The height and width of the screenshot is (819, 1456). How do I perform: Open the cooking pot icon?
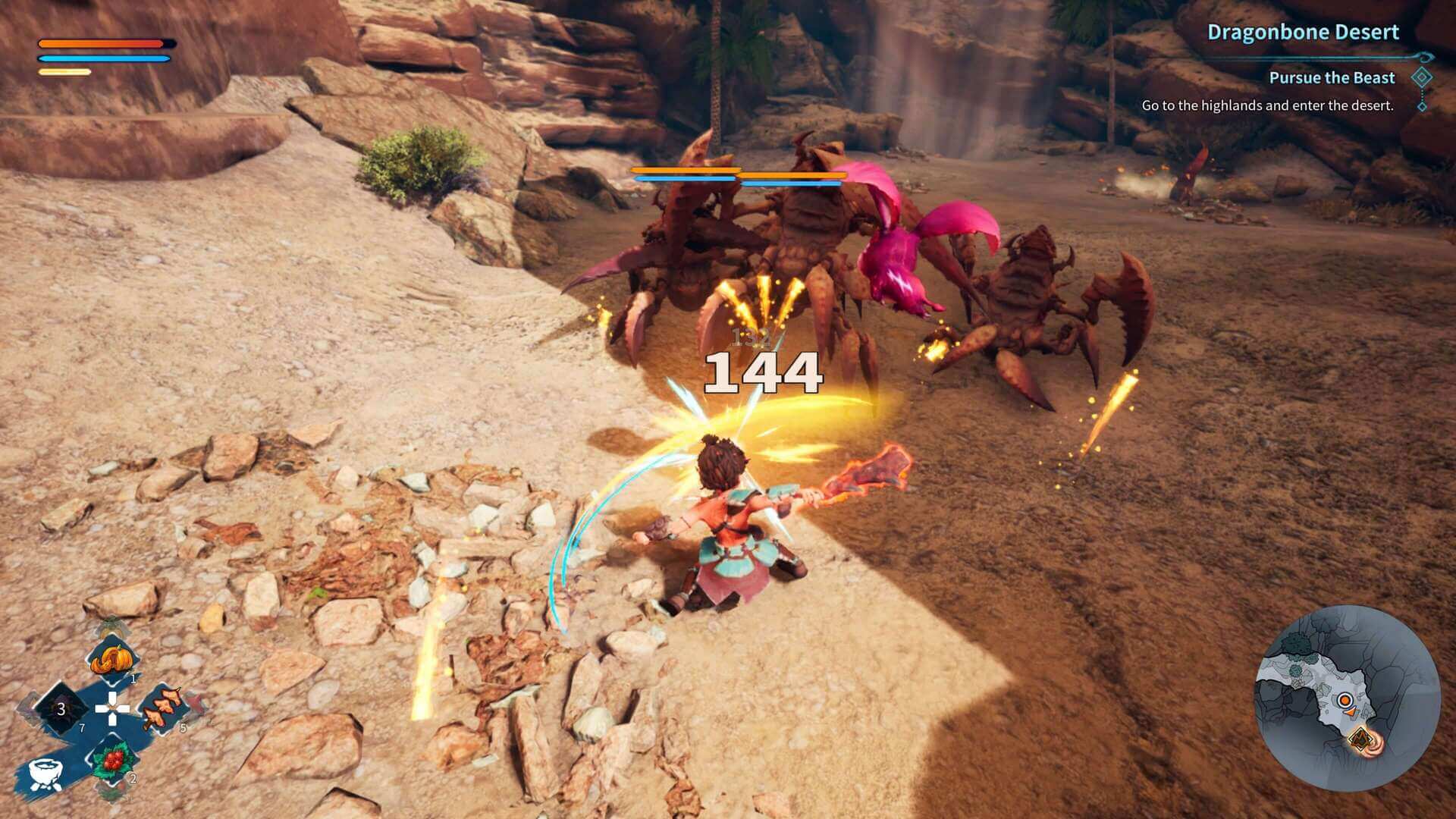click(45, 772)
